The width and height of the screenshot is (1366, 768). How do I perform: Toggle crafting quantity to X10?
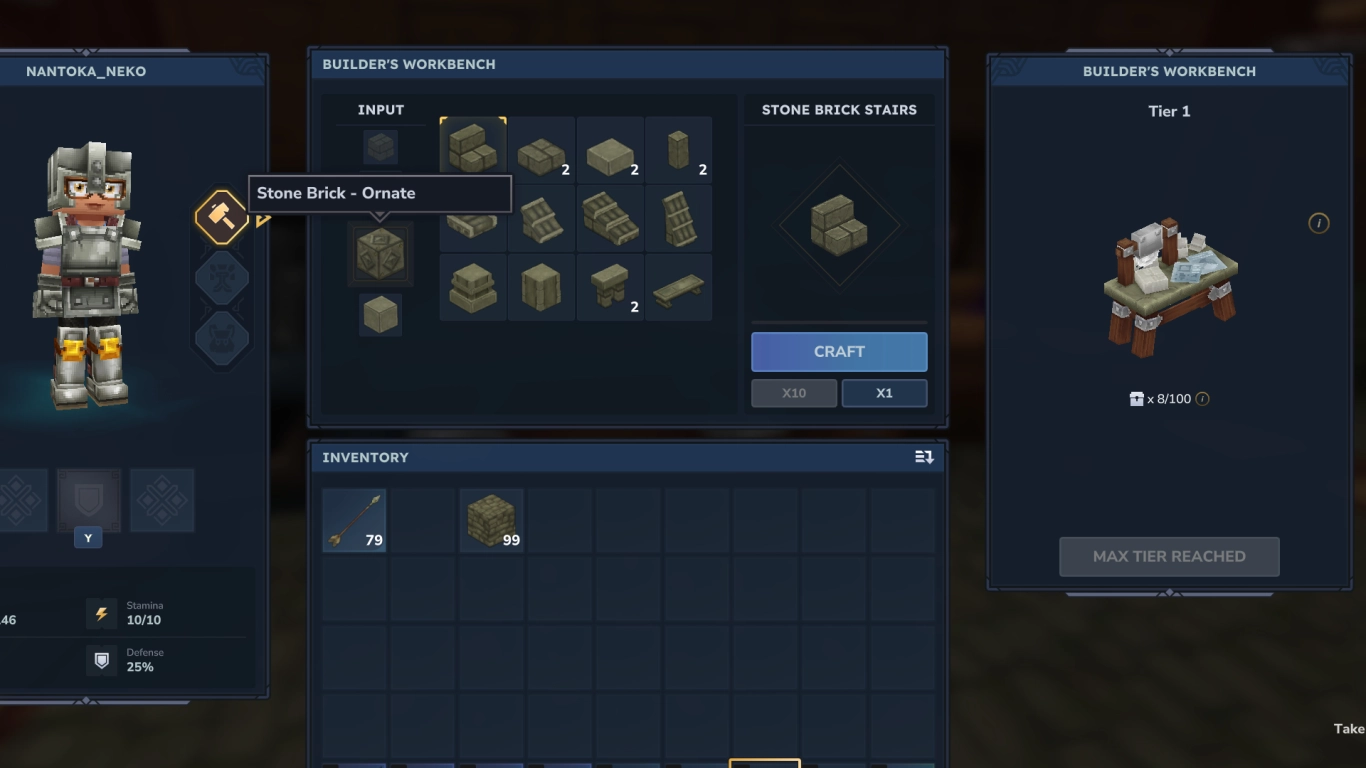[x=793, y=392]
